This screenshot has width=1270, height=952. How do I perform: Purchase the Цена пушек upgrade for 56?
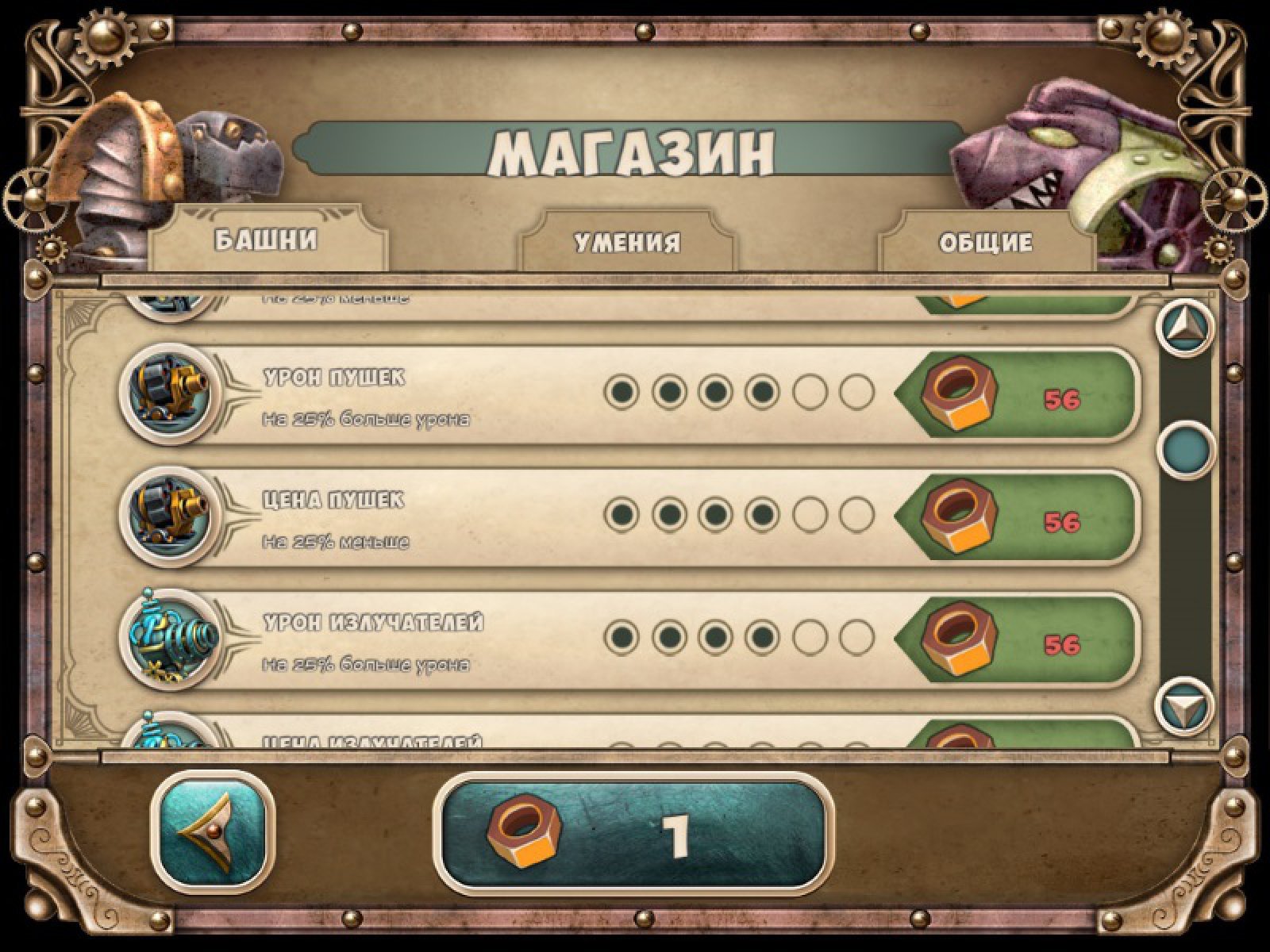point(1018,516)
